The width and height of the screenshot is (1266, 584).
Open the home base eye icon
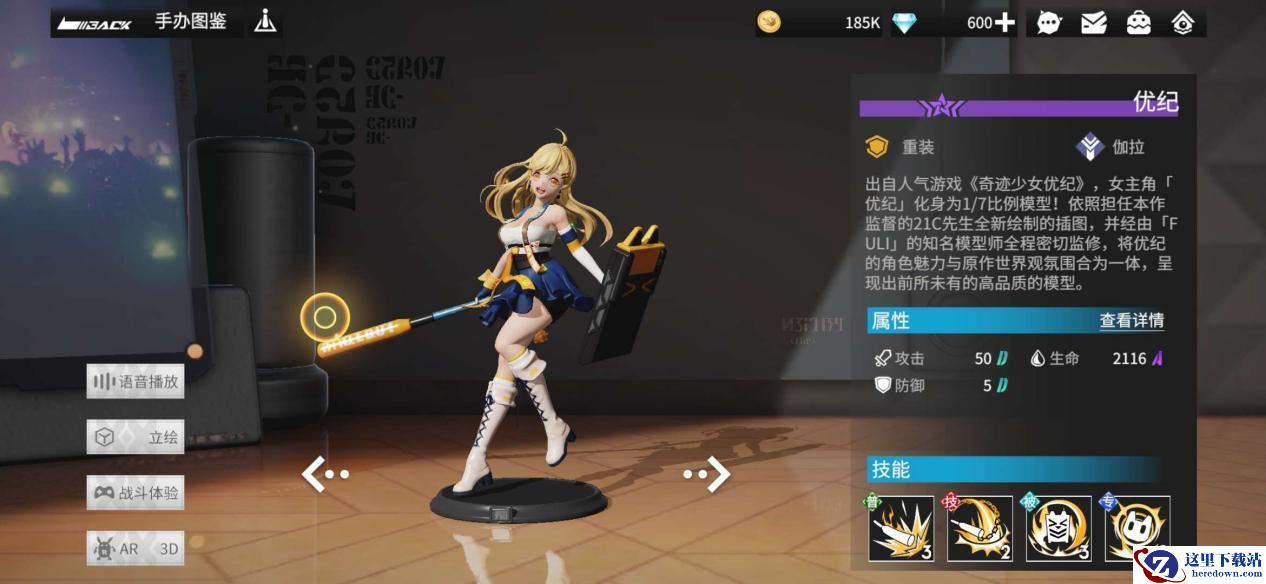1183,23
